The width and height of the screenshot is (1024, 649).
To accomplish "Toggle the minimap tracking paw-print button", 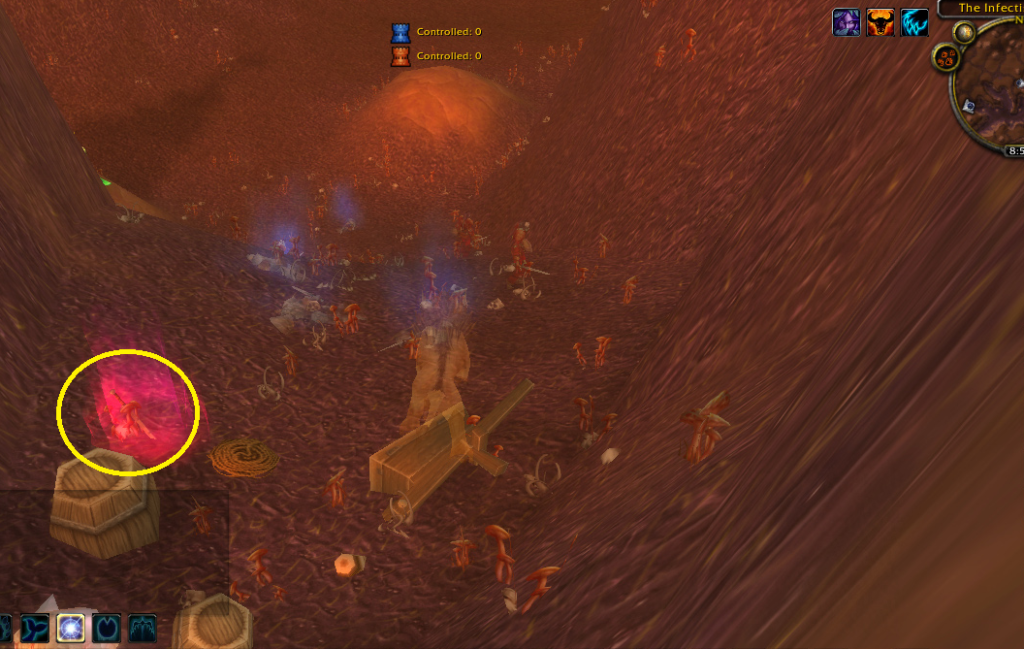I will [x=946, y=58].
